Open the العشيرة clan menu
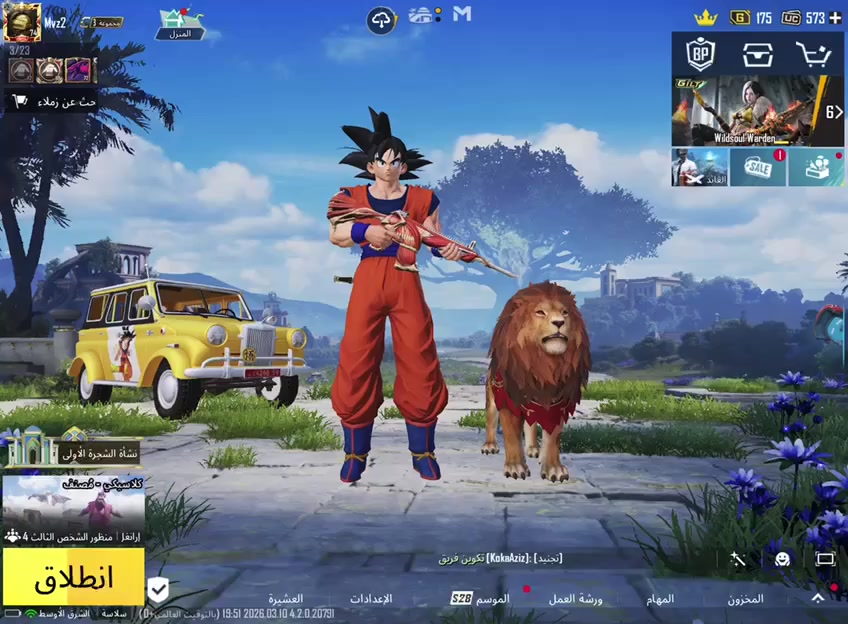This screenshot has width=848, height=624. pyautogui.click(x=285, y=599)
